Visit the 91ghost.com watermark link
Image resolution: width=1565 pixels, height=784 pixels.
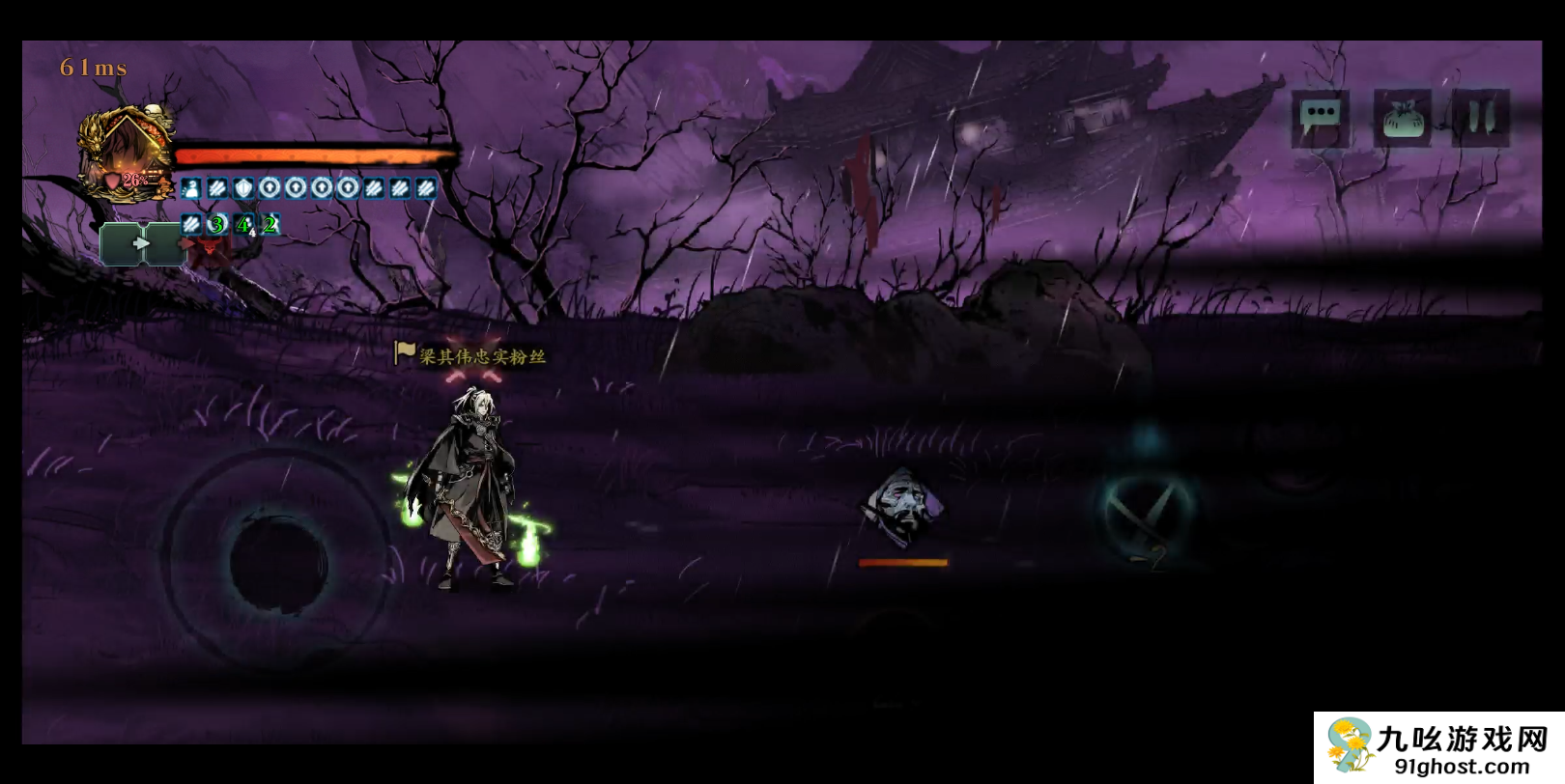click(x=1461, y=767)
